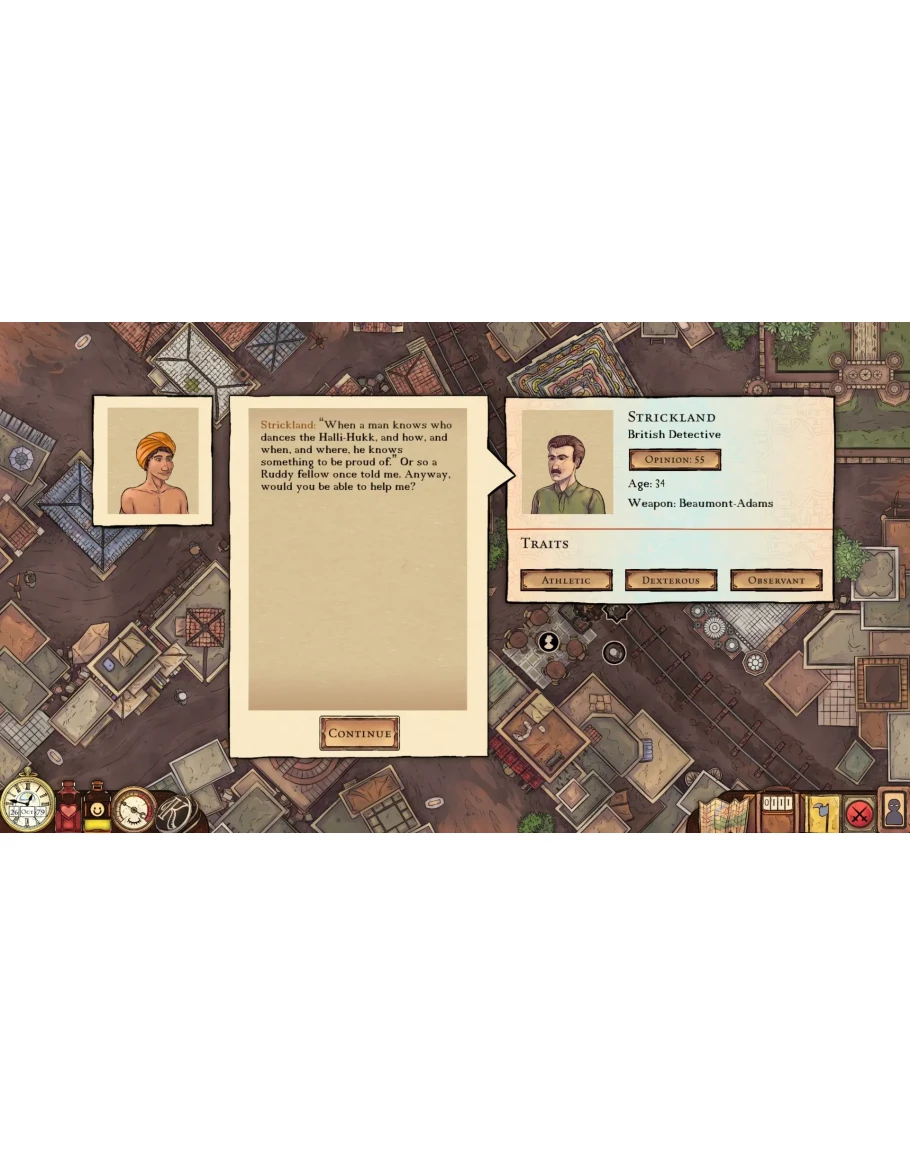Open the character silhouette card

(x=893, y=809)
